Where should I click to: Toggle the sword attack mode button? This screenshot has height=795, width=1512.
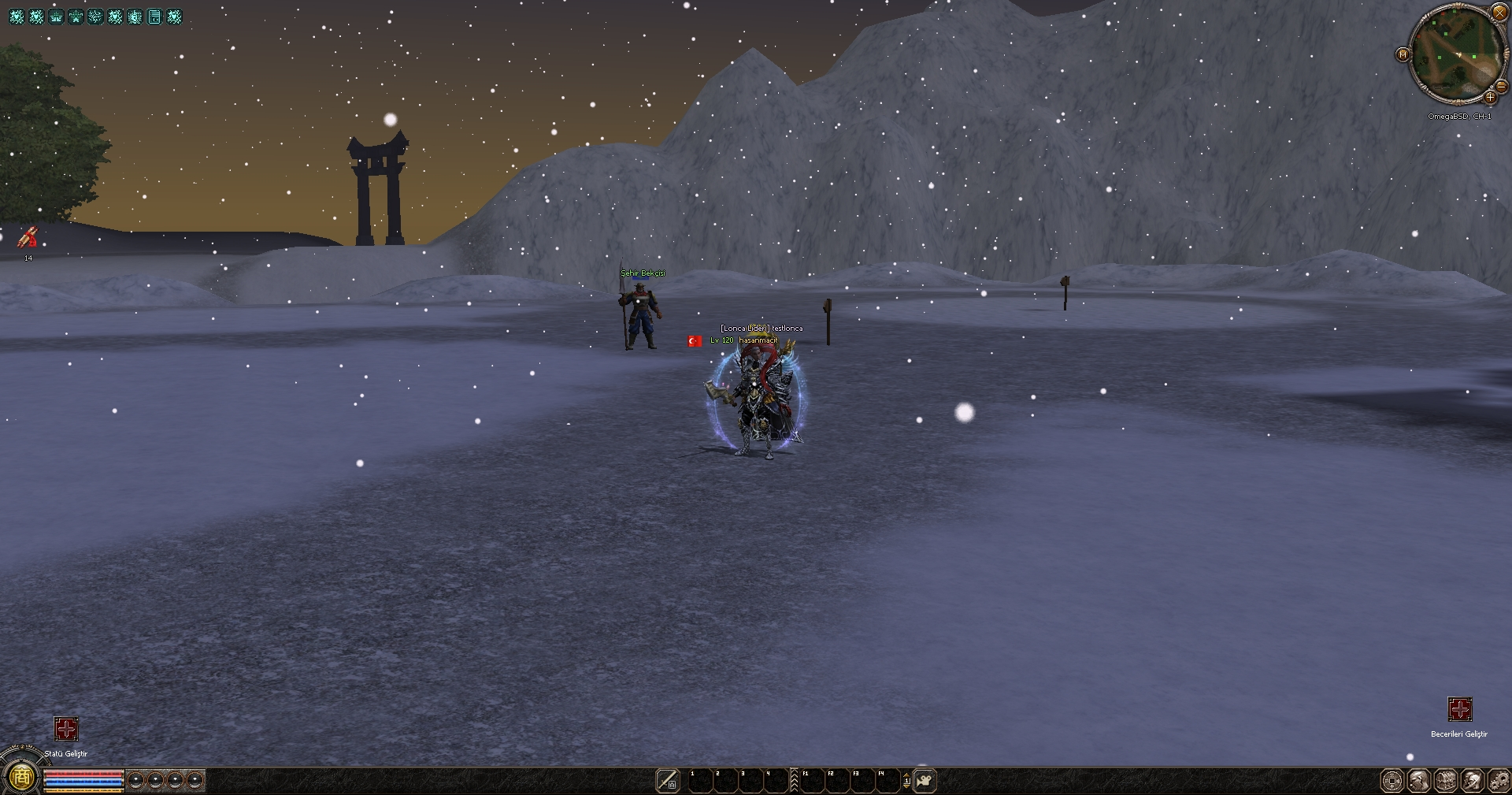tap(667, 780)
